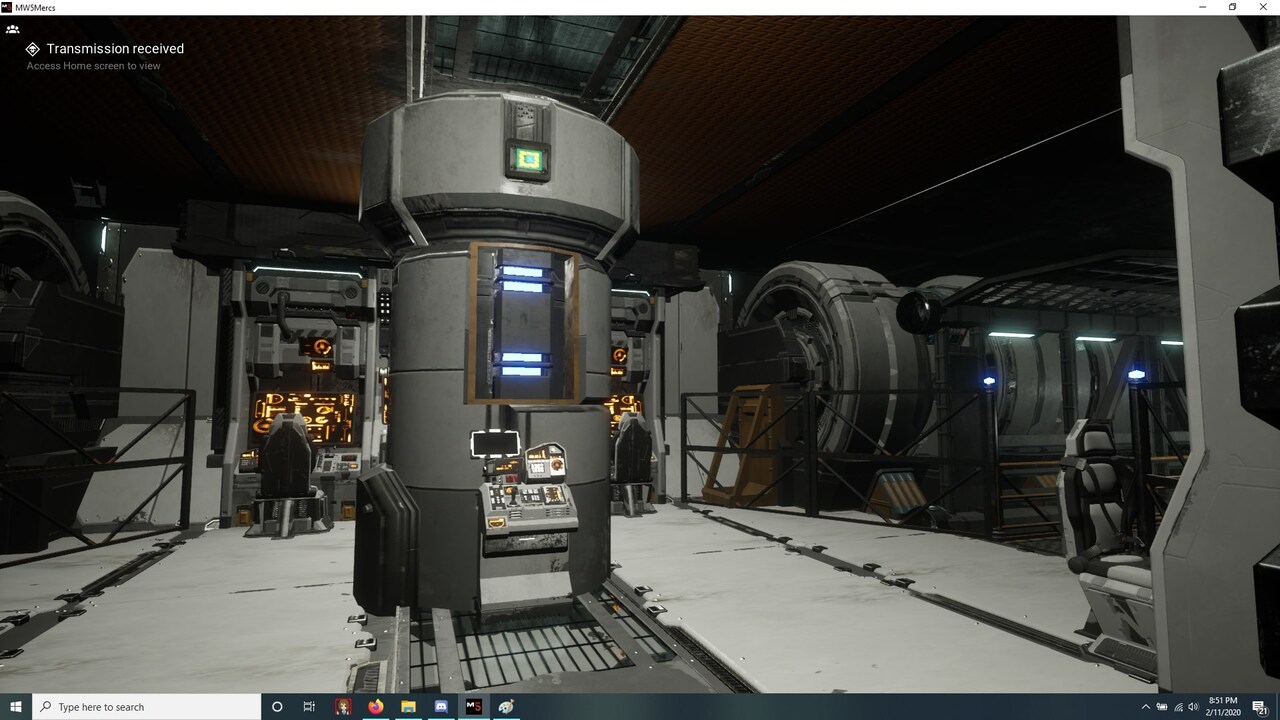
Task: Open Firefox from the taskbar
Action: point(376,707)
